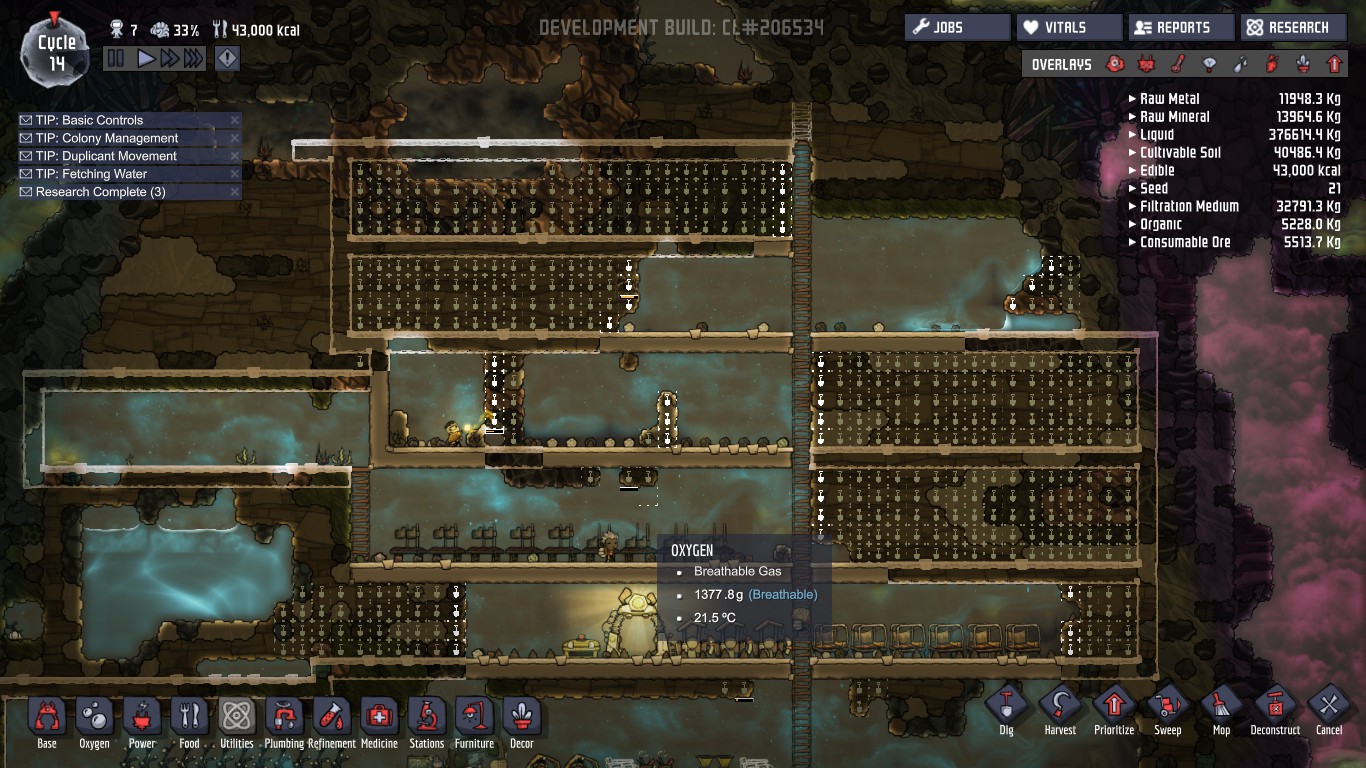Pause the game simulation
The height and width of the screenshot is (768, 1366).
pyautogui.click(x=116, y=59)
